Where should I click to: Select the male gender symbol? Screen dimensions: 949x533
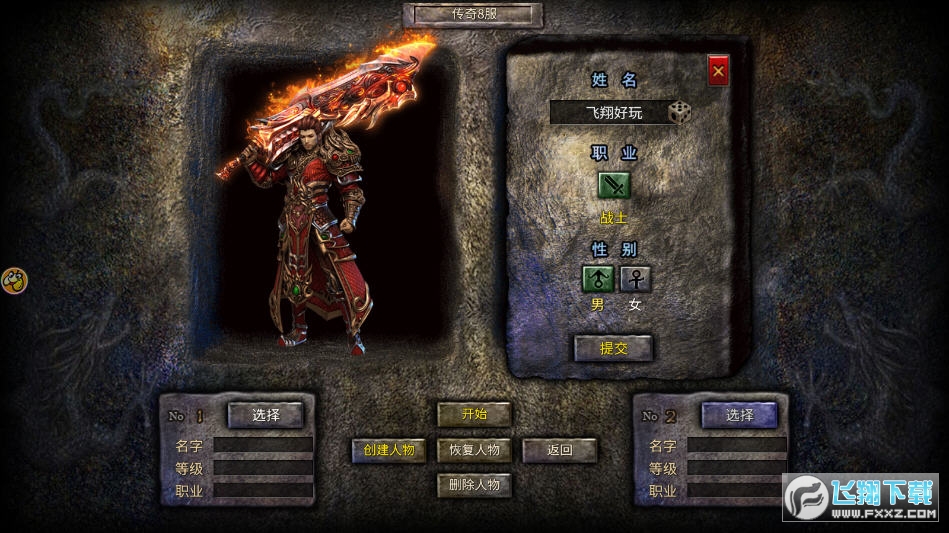[x=598, y=279]
